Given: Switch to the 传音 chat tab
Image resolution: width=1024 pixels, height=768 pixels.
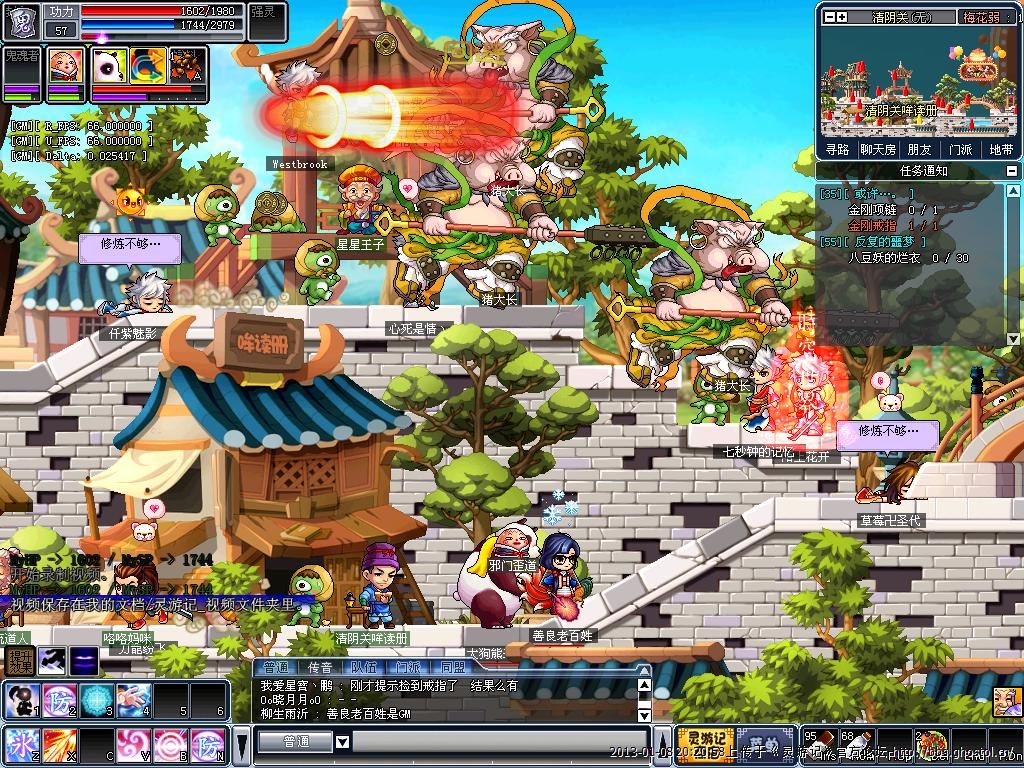Looking at the screenshot, I should 320,667.
